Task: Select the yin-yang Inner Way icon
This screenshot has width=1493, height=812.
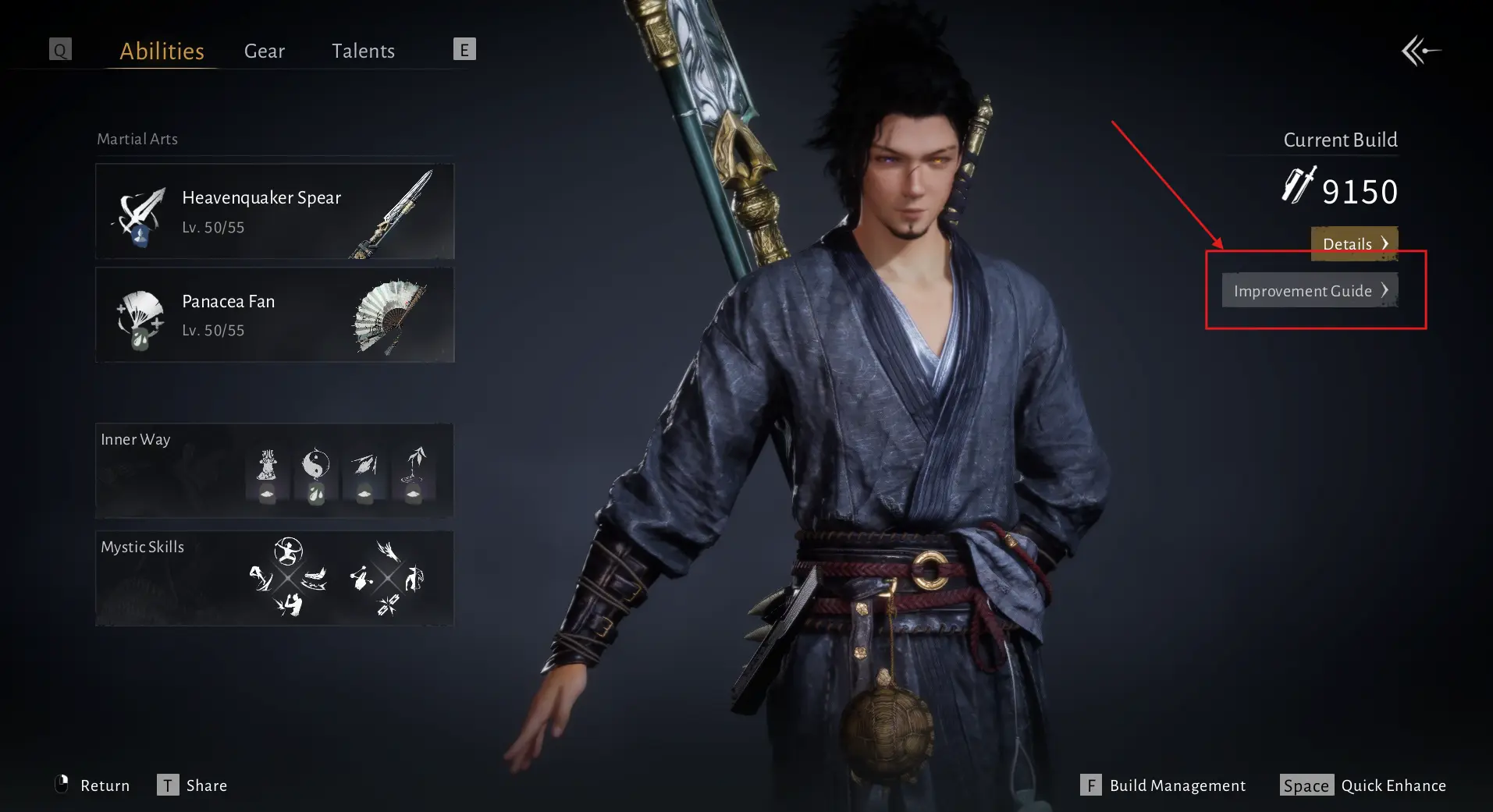Action: coord(315,466)
